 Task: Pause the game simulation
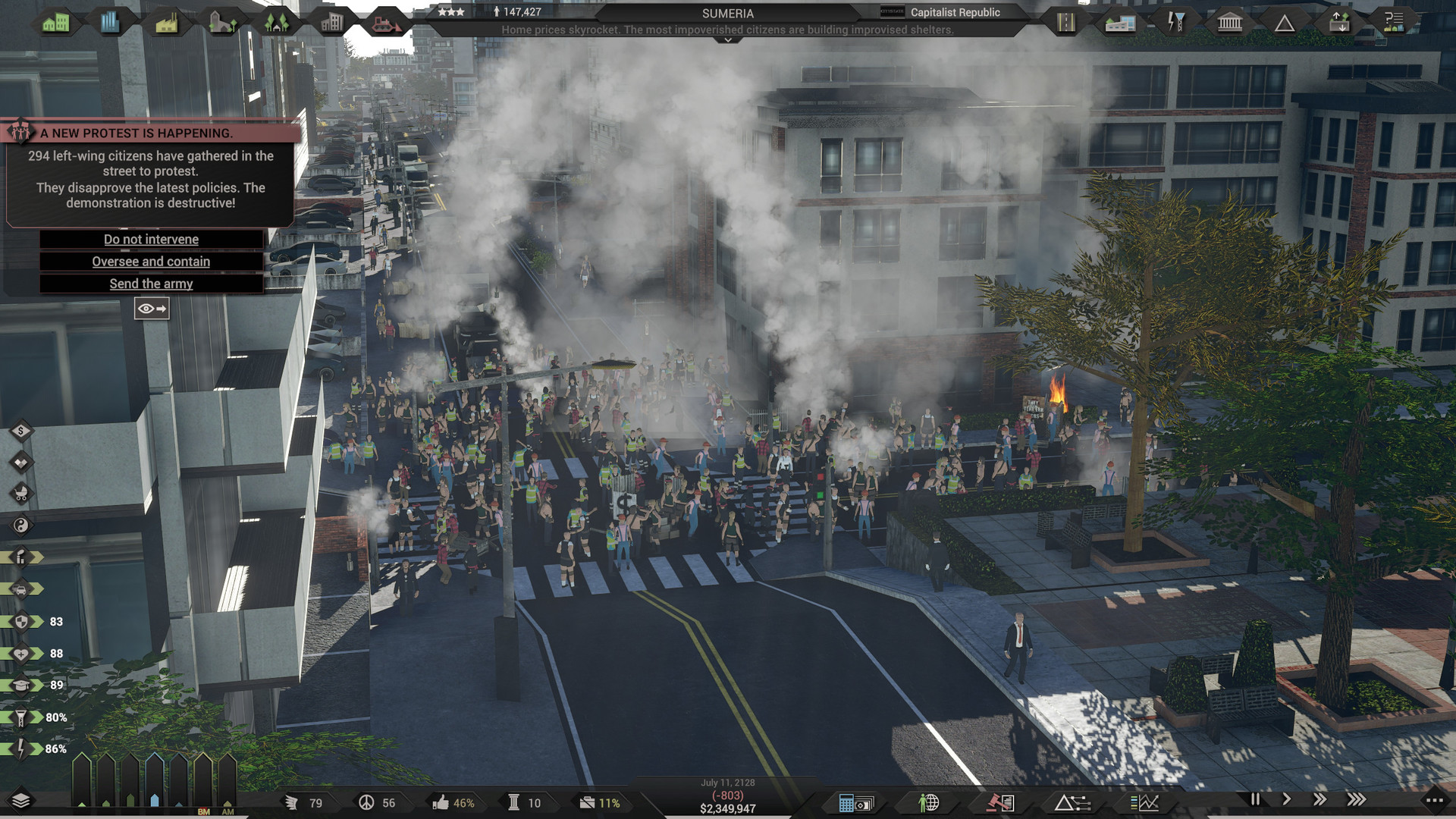point(1257,799)
